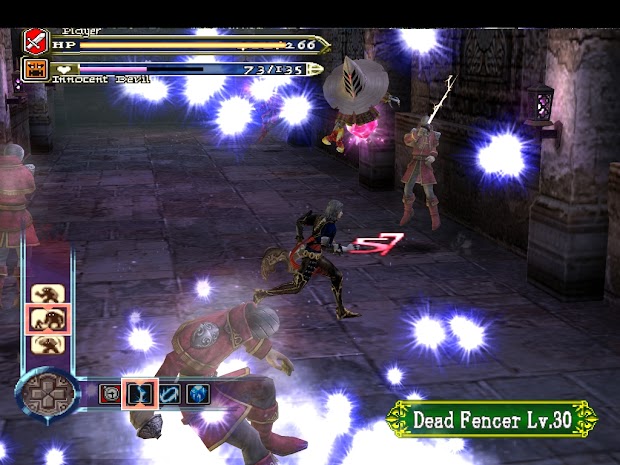The width and height of the screenshot is (620, 465).
Task: Select the top Innocent Devil command icon
Action: coord(43,294)
